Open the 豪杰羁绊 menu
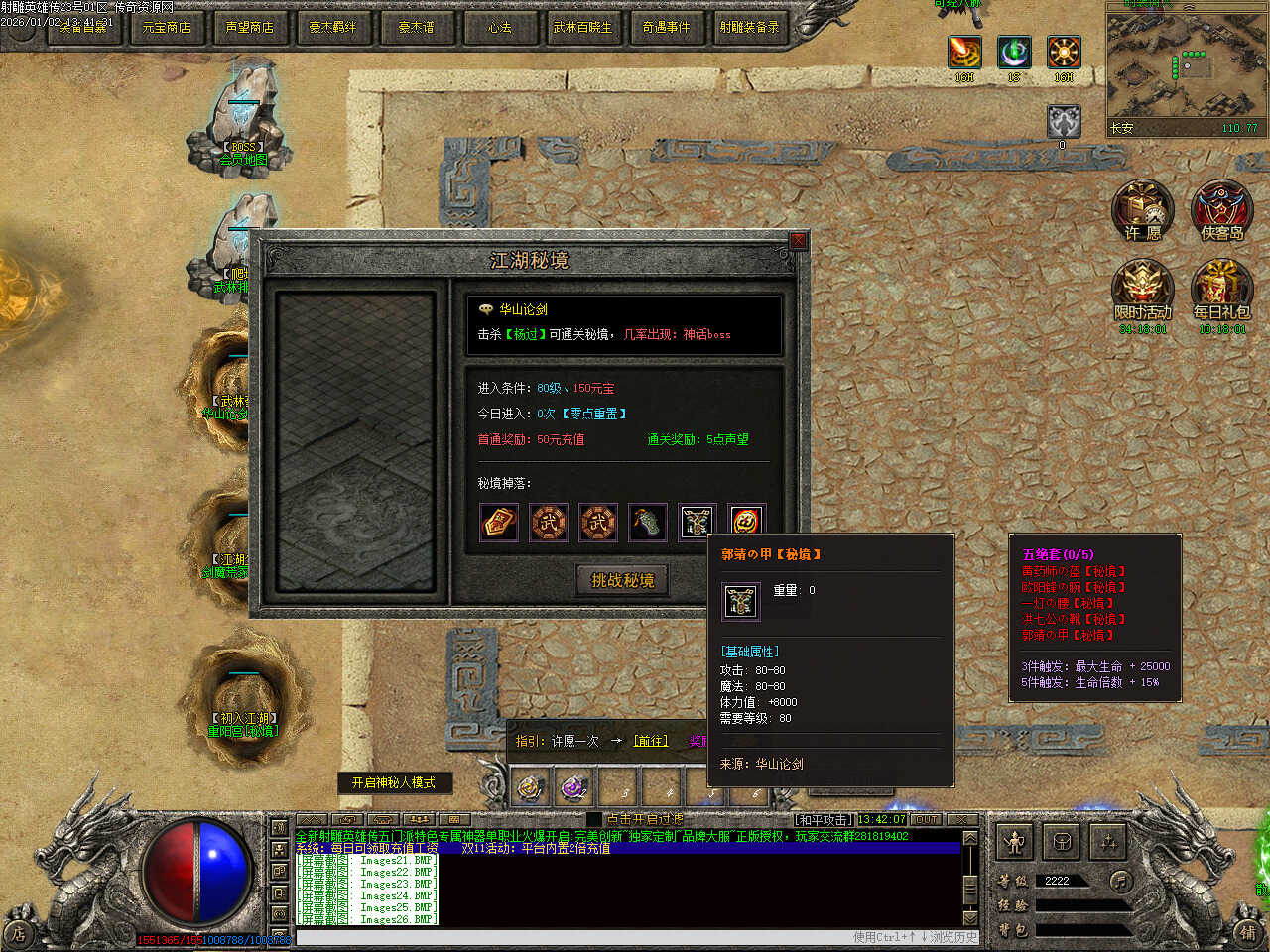Screen dimensions: 1270x952 pyautogui.click(x=332, y=27)
